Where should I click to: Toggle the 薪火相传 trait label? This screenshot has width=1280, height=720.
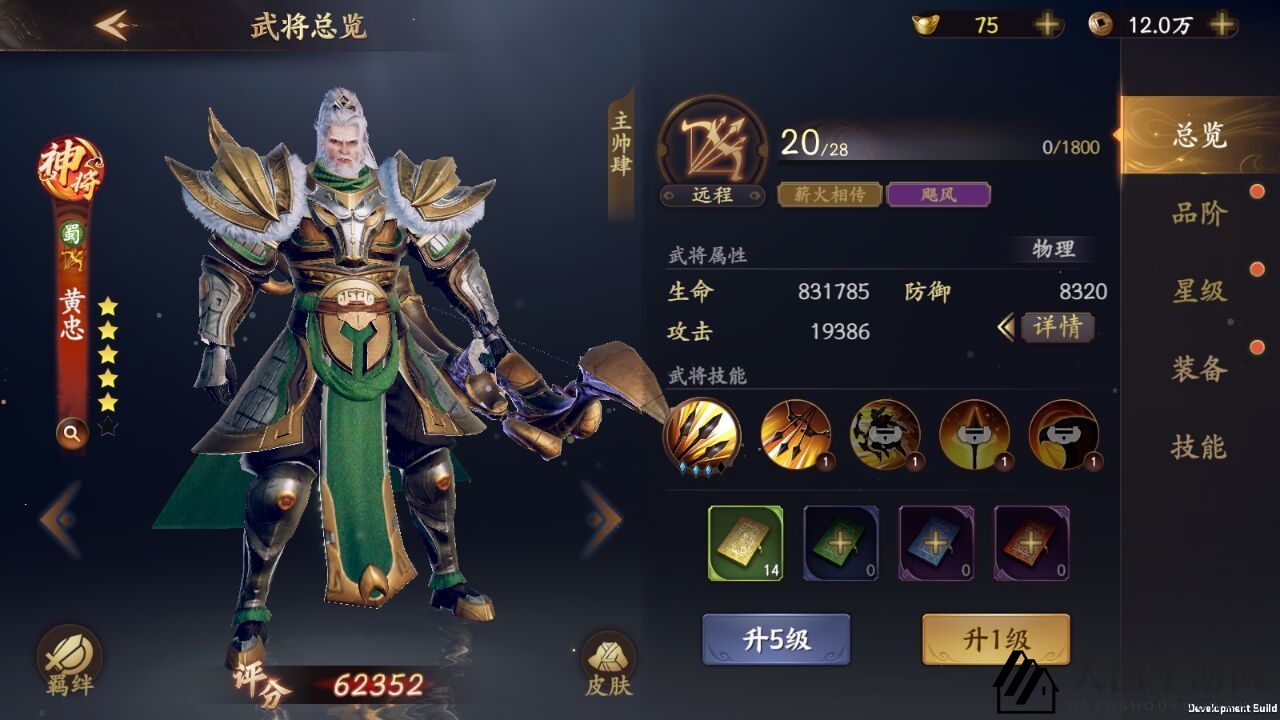click(x=830, y=195)
